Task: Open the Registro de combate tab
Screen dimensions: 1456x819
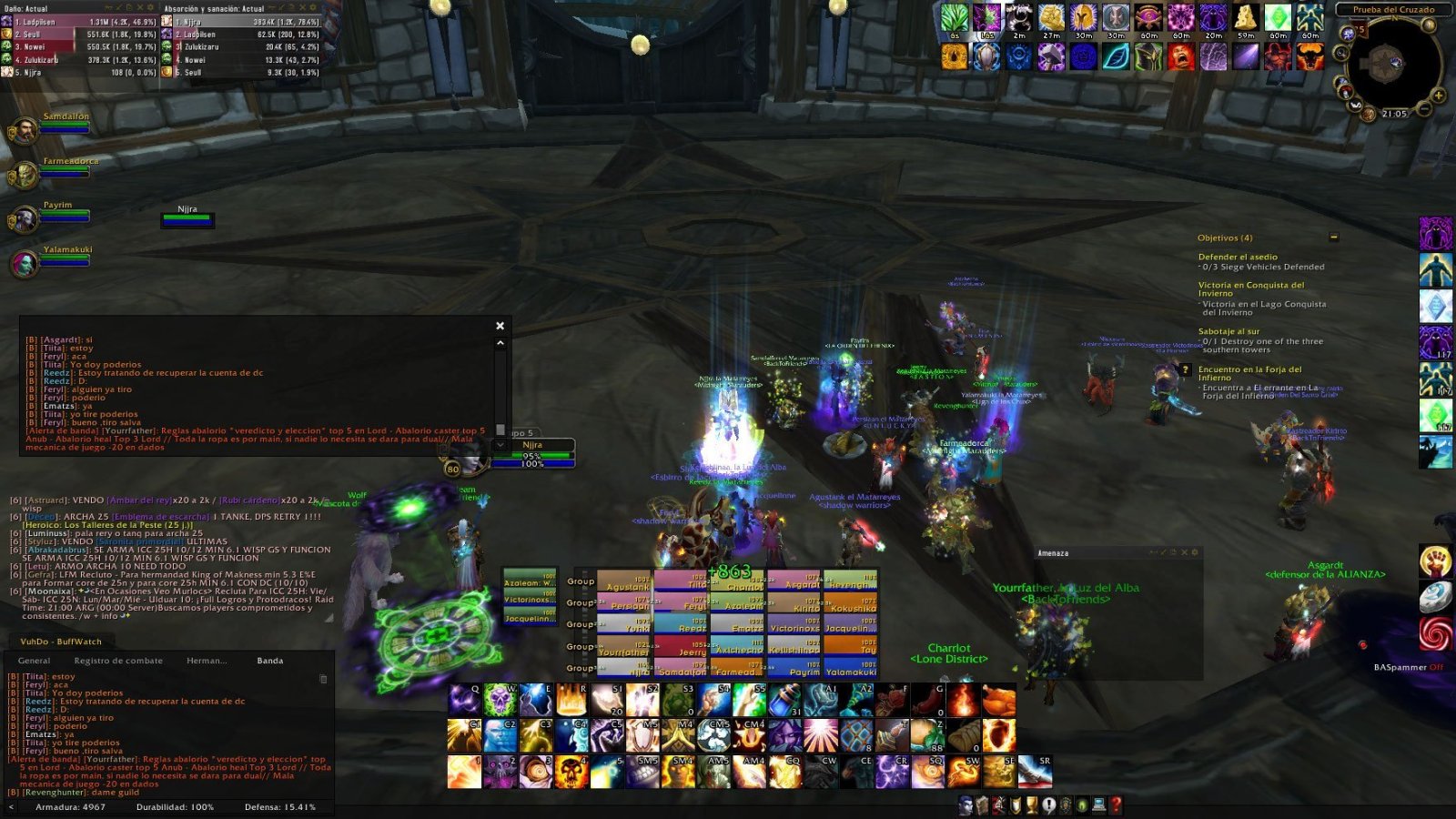Action: coord(118,661)
